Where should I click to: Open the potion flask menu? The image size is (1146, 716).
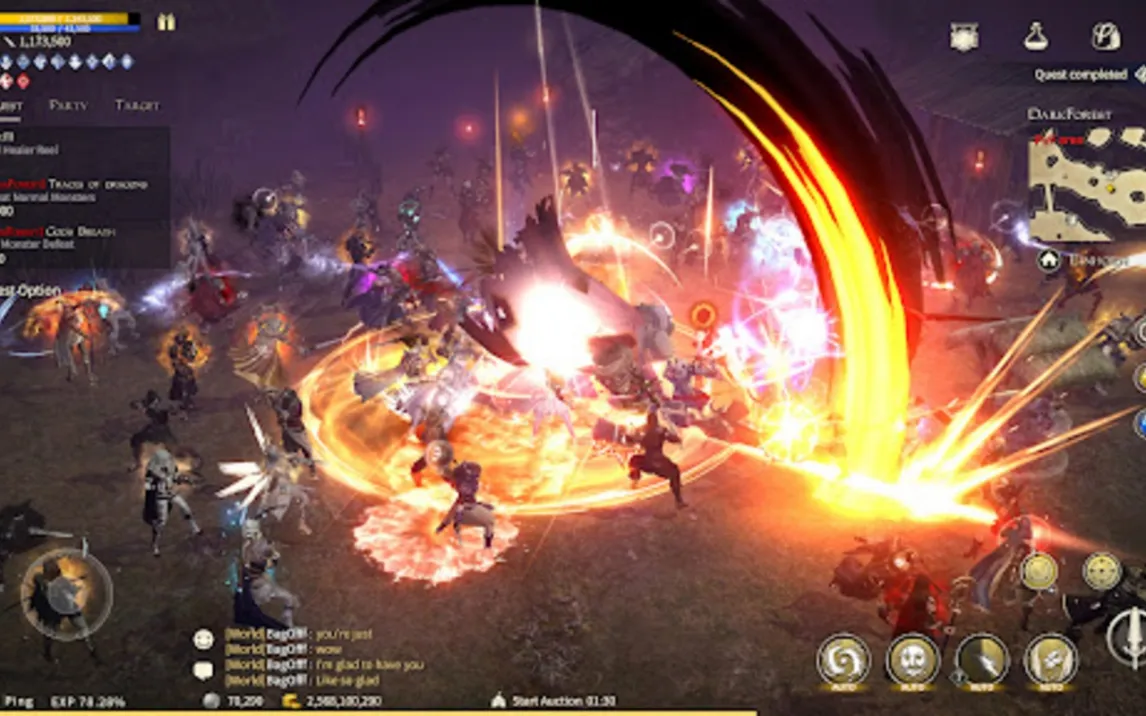click(1036, 37)
